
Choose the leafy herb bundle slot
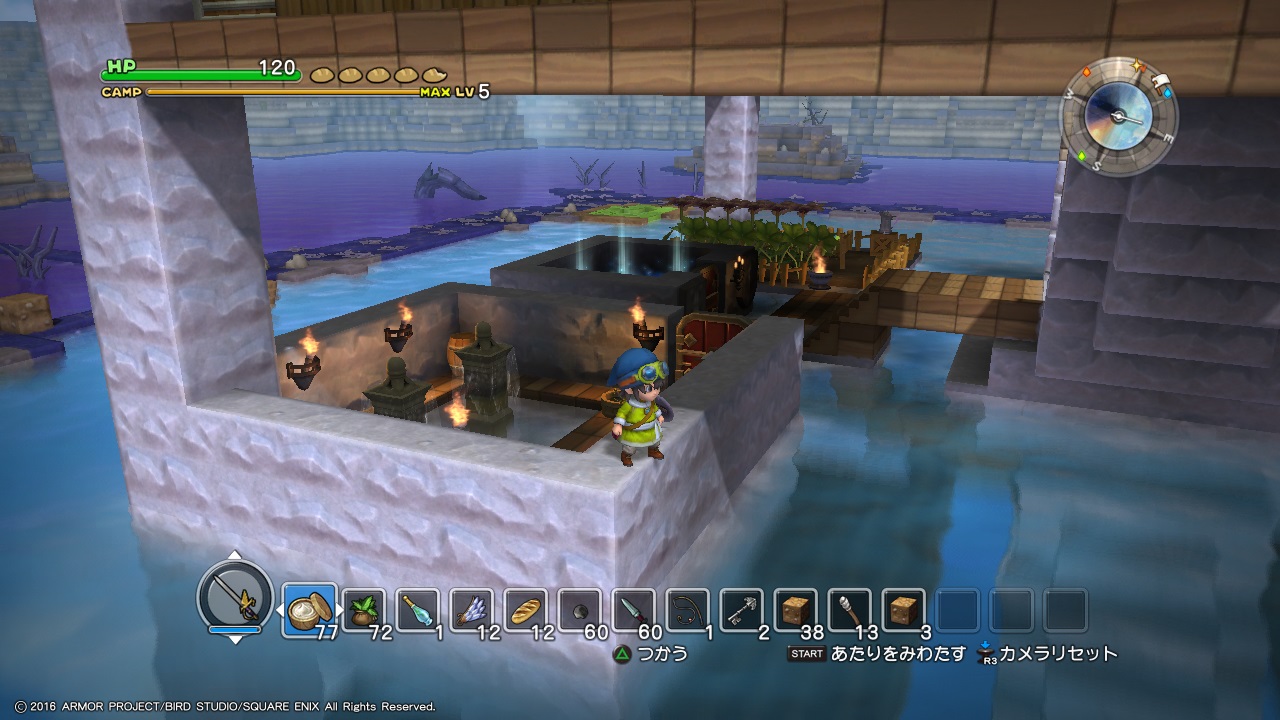[362, 609]
